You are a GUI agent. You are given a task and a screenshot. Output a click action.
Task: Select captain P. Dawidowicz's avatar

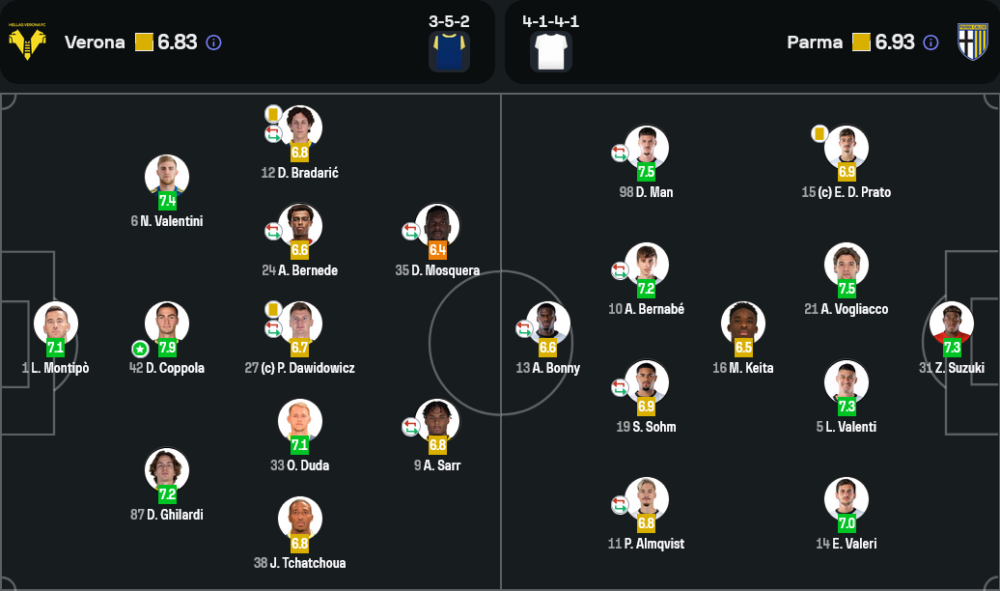[x=300, y=324]
